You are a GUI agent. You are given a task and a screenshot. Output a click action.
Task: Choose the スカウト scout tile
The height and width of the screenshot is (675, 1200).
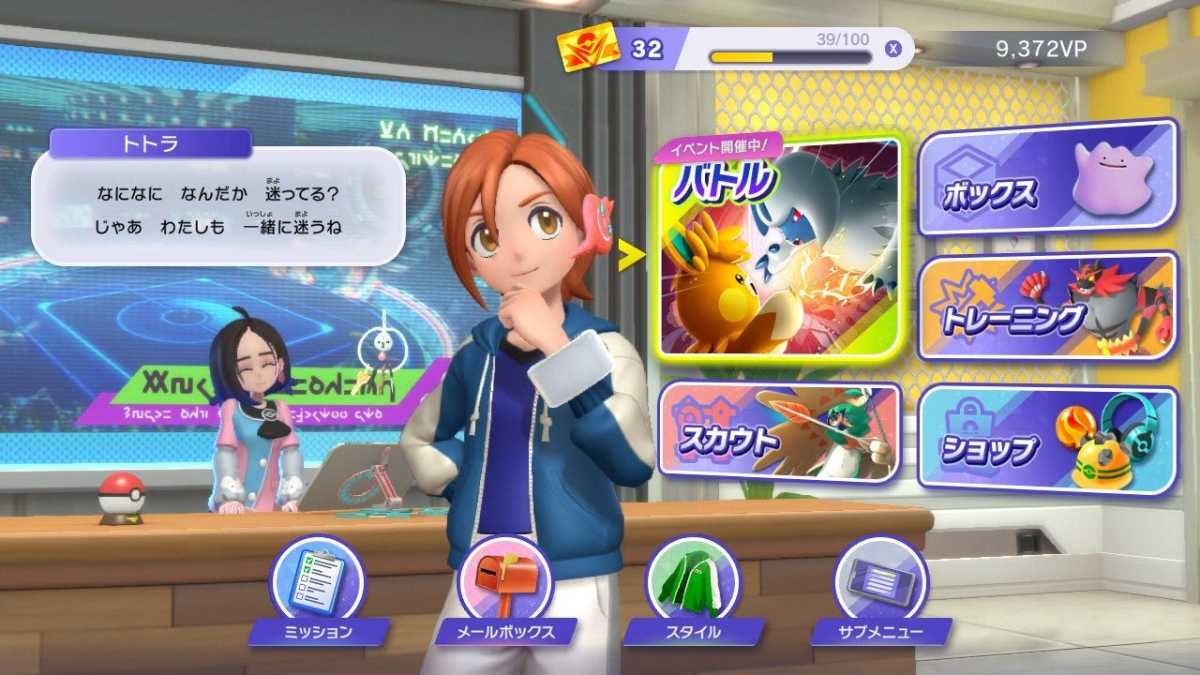[x=780, y=430]
